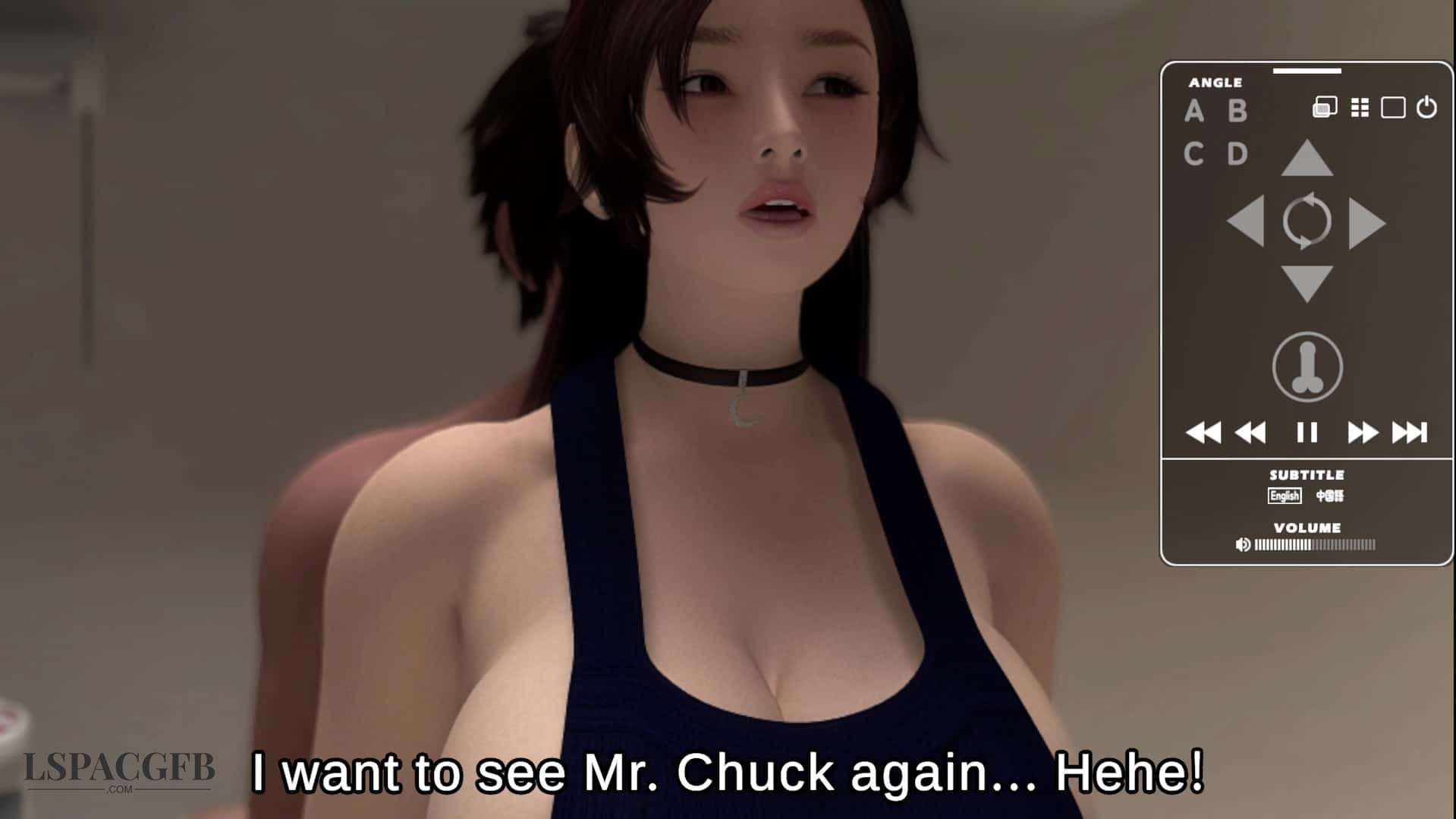1456x819 pixels.
Task: Toggle the interface off with the power button
Action: pos(1426,106)
